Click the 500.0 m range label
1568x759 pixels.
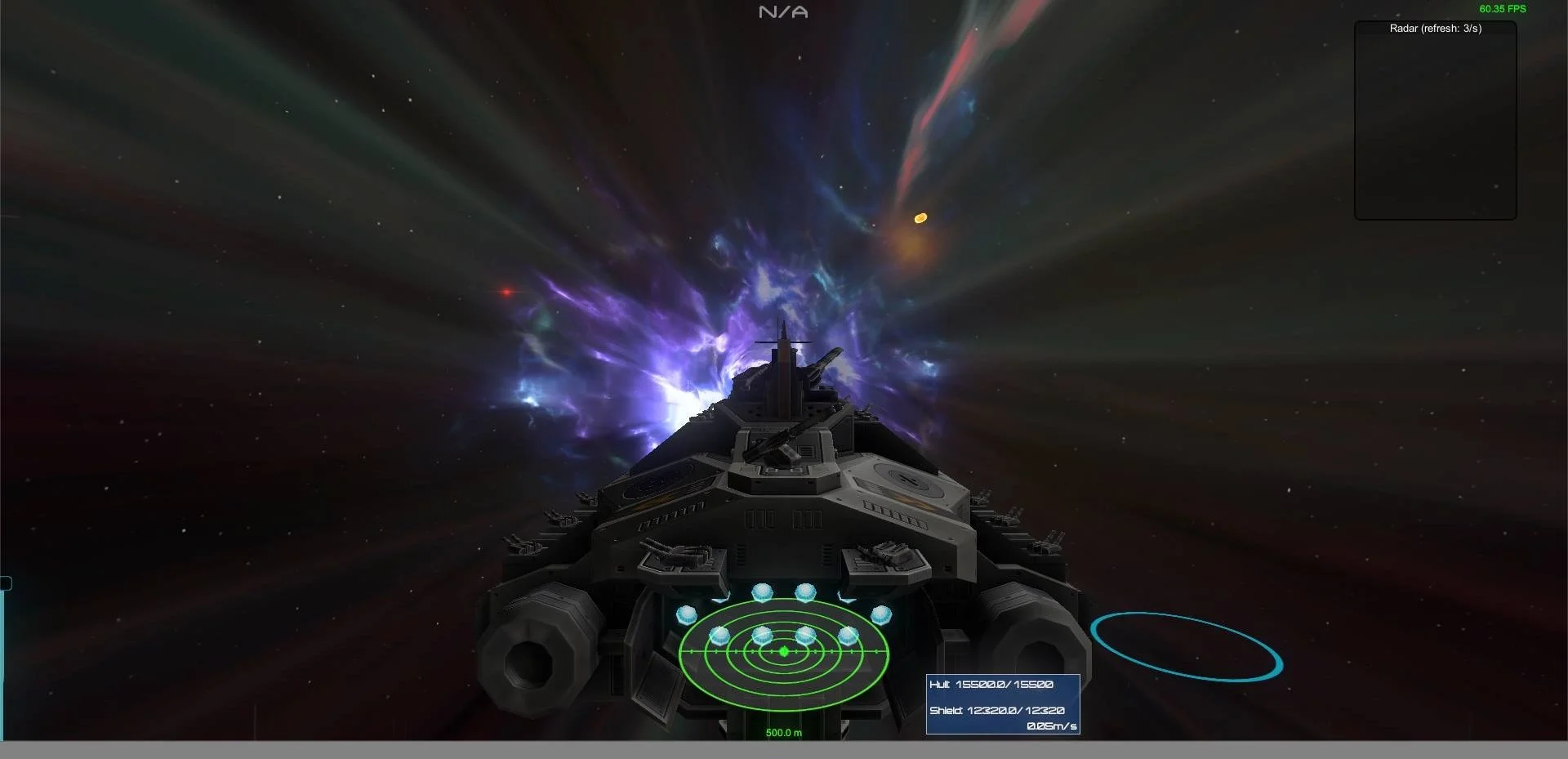782,733
